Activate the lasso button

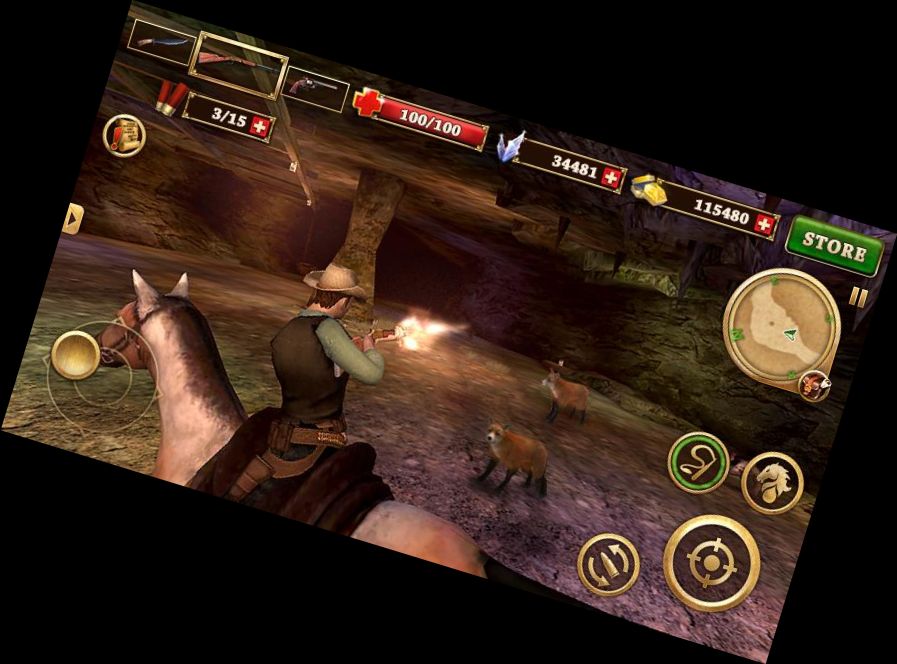pyautogui.click(x=698, y=462)
